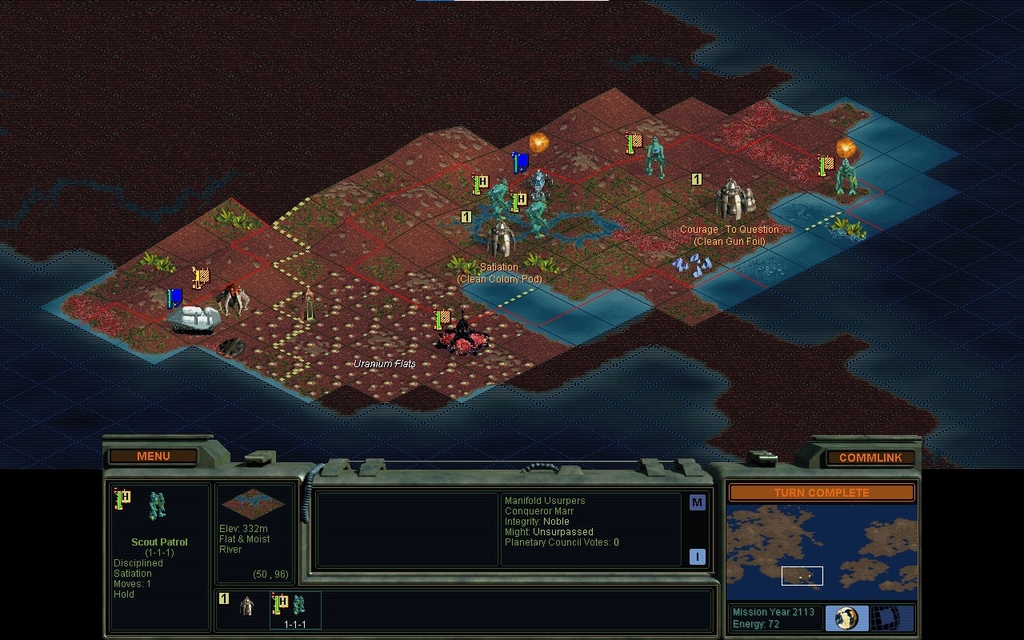
Task: Click on the world minimap
Action: click(821, 549)
